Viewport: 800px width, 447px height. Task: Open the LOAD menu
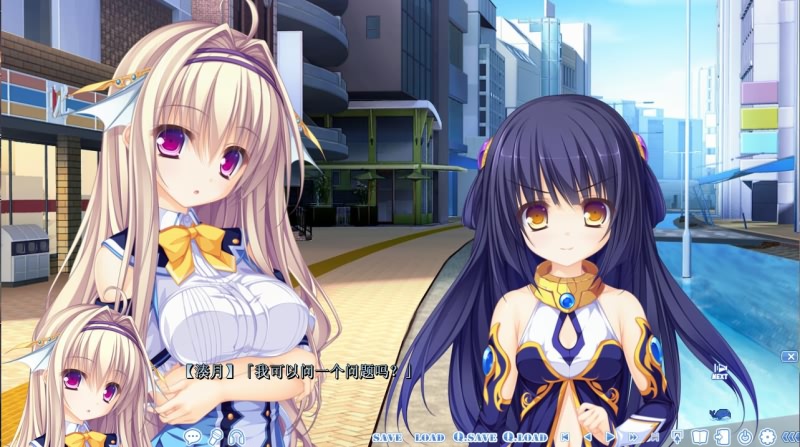(x=429, y=437)
